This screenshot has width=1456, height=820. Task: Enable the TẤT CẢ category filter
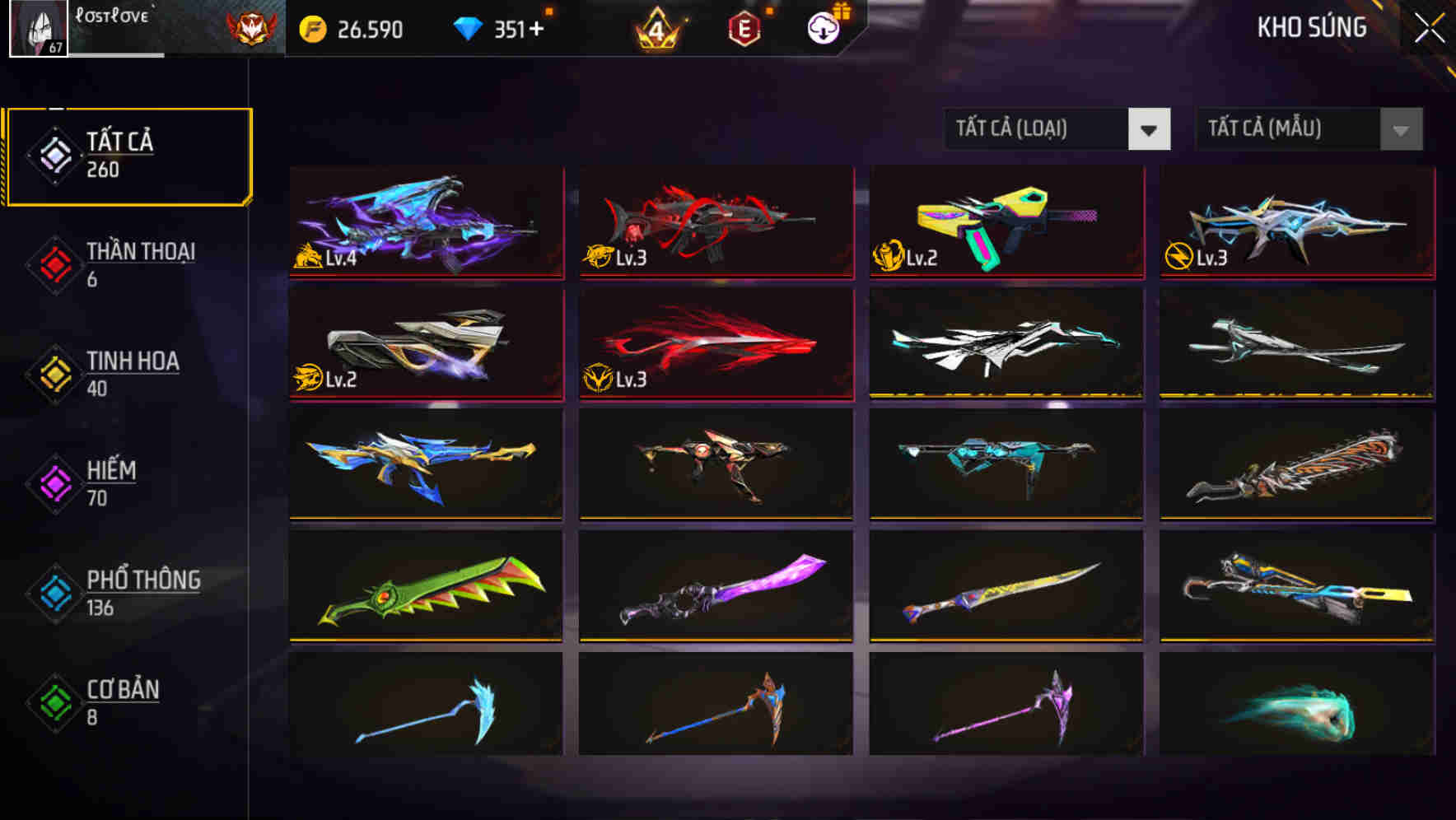click(124, 153)
